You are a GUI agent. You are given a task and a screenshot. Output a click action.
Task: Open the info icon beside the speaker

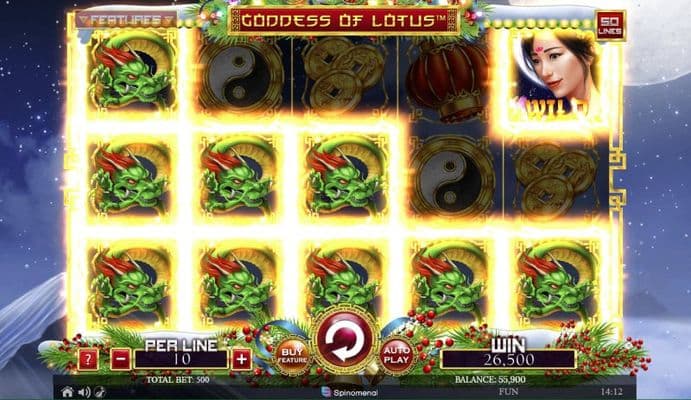pos(98,392)
